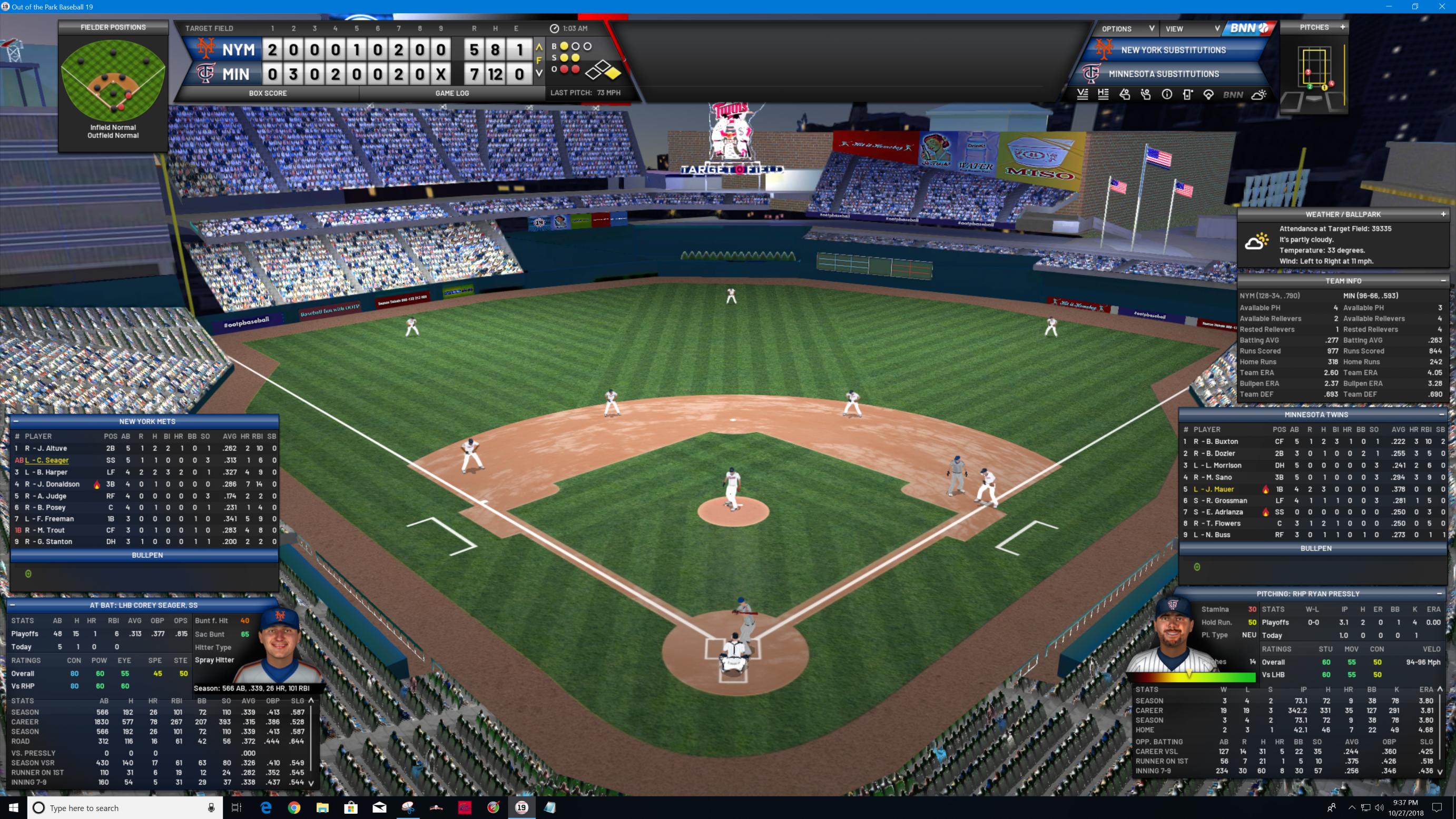Expand the Weather / Ballpark panel
Viewport: 1456px width, 819px height.
click(x=1443, y=214)
